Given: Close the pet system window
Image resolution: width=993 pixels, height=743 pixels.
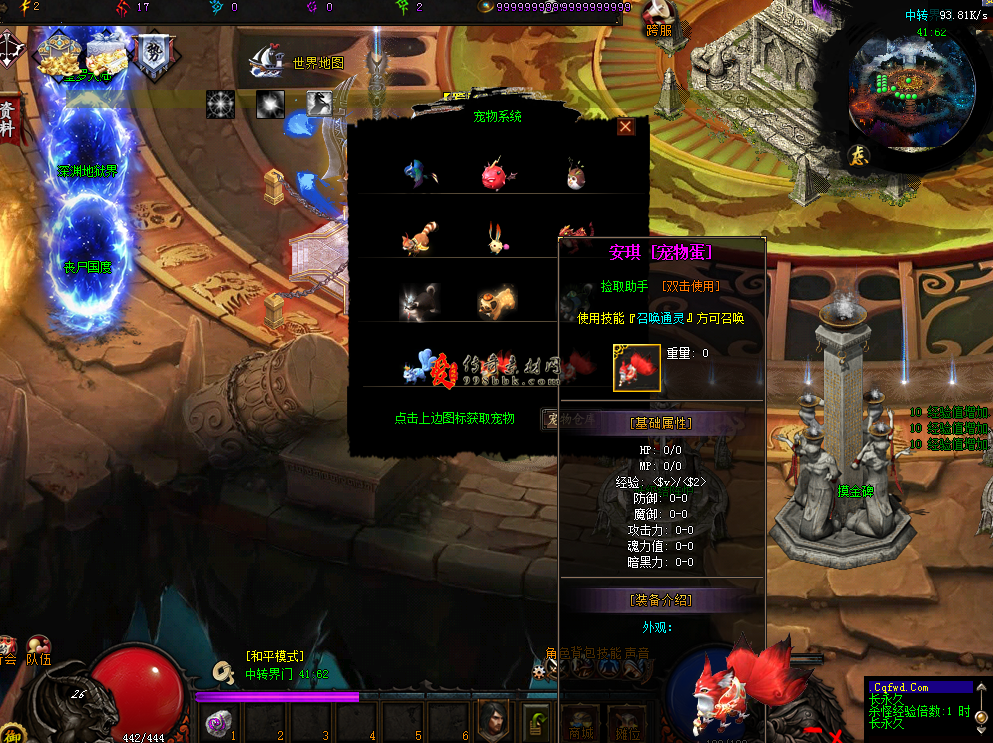Looking at the screenshot, I should [x=626, y=127].
